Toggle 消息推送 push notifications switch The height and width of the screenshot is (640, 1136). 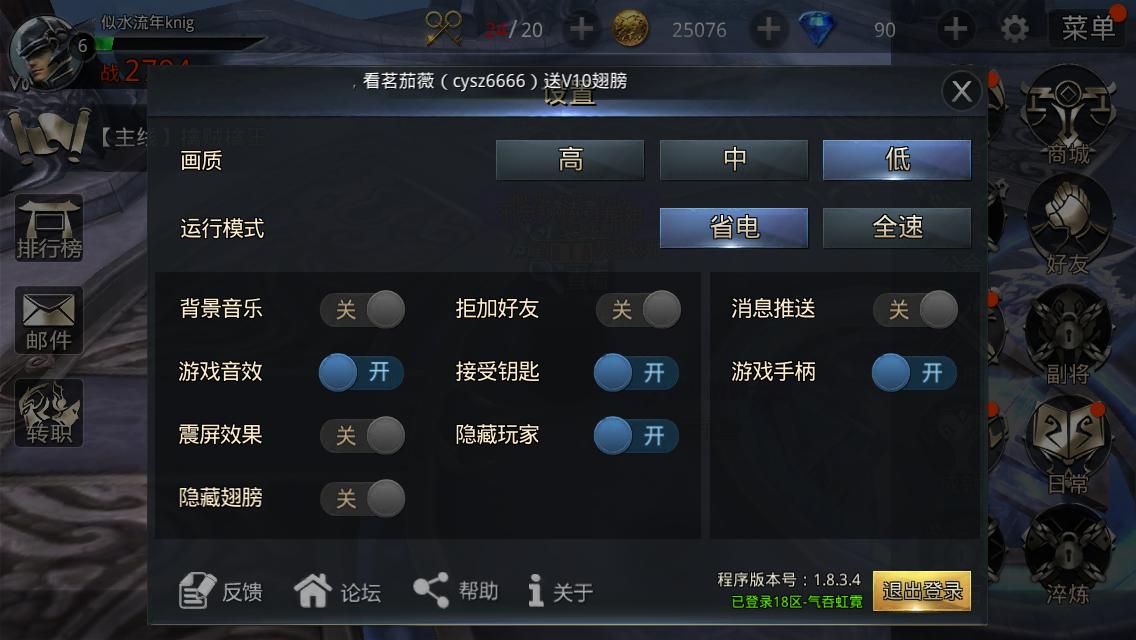pos(915,310)
